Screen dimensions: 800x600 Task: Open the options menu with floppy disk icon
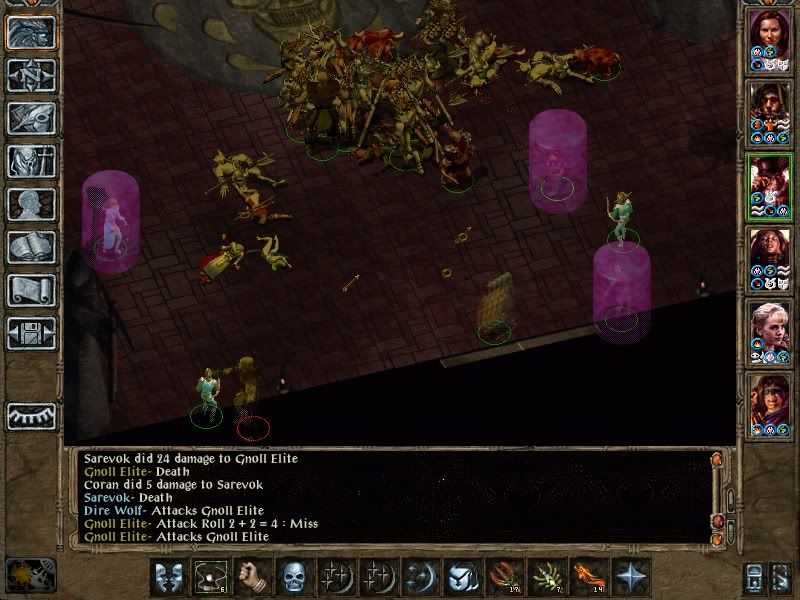coord(31,333)
